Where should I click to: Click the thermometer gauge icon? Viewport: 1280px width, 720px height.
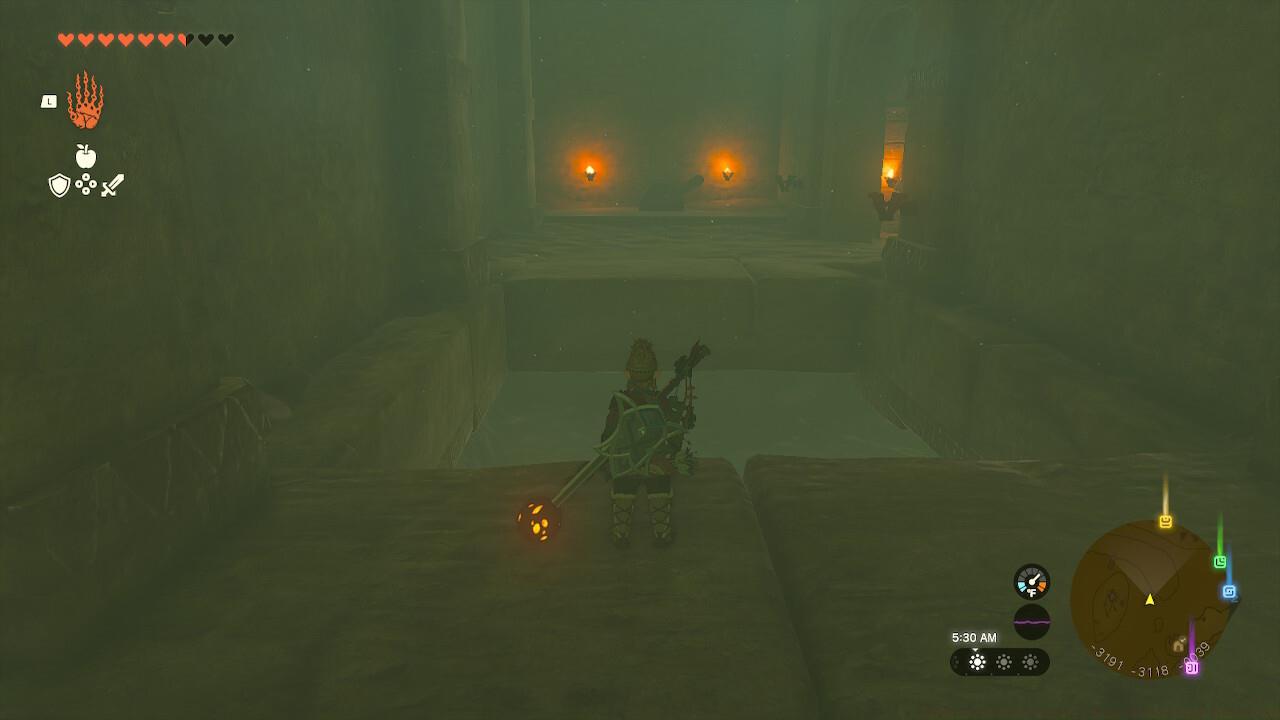1031,580
